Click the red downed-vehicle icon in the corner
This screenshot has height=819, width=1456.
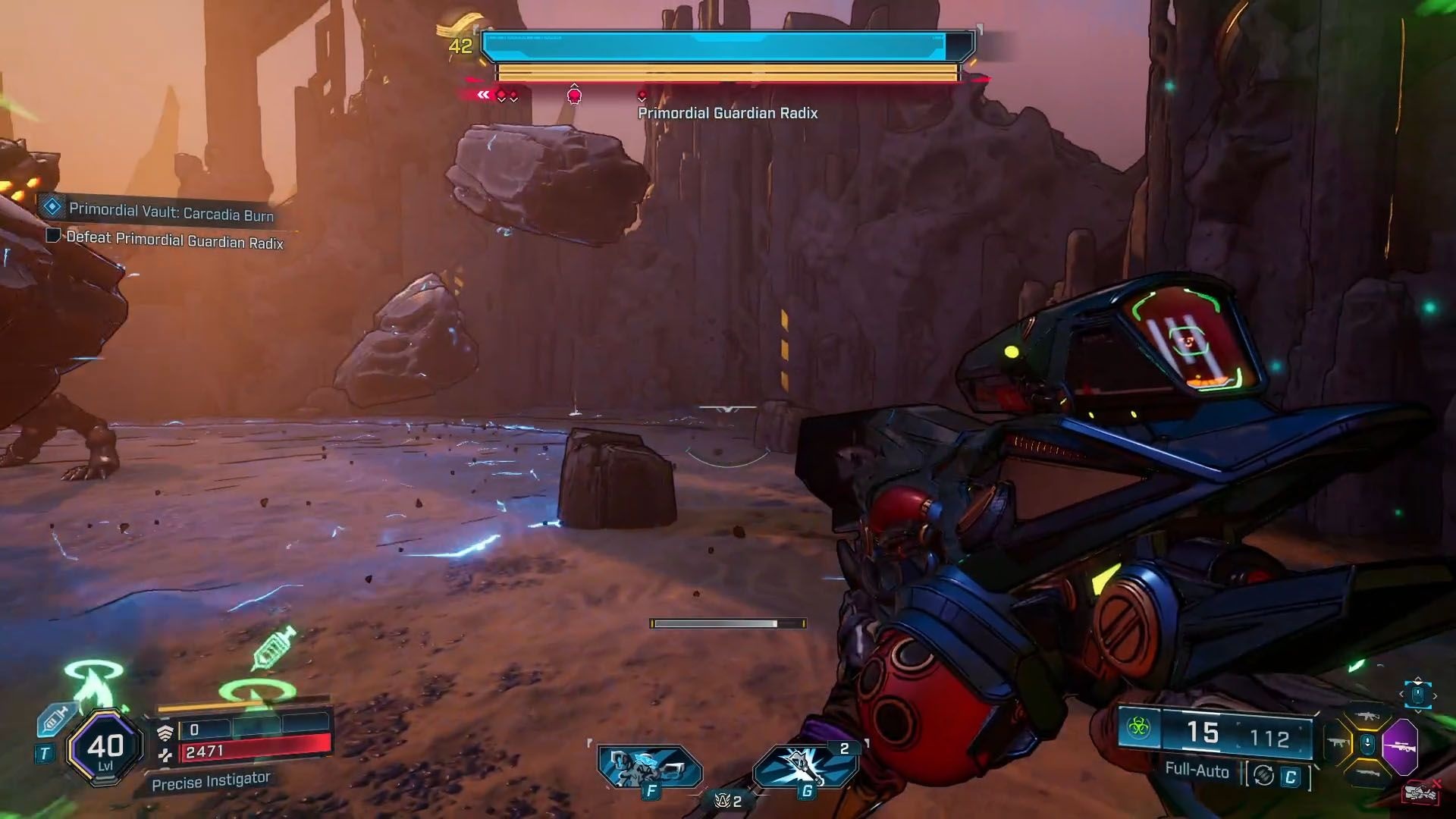click(1421, 794)
